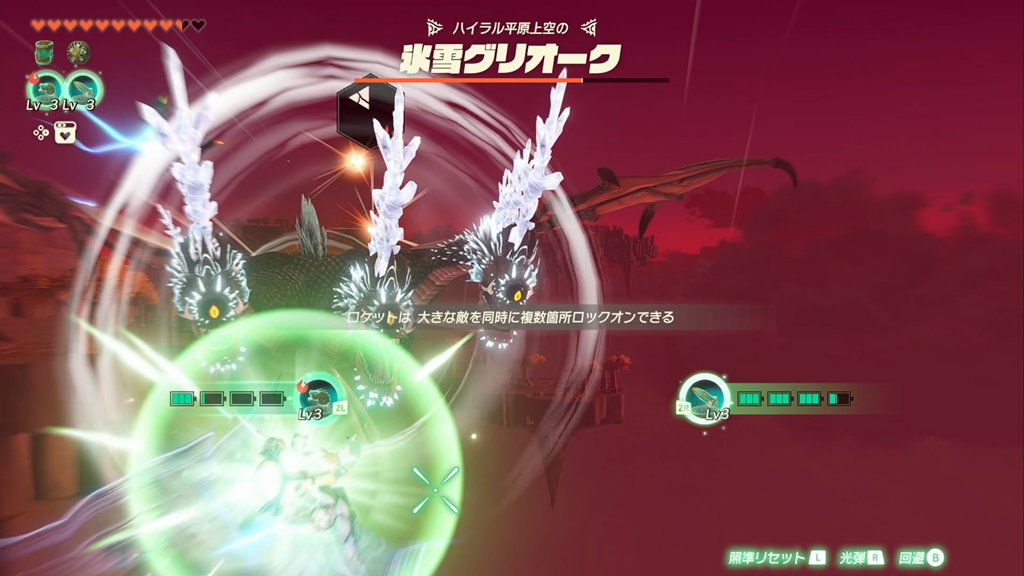
Task: Click the Lv 3 rocket icon under the round fan
Action: click(82, 87)
